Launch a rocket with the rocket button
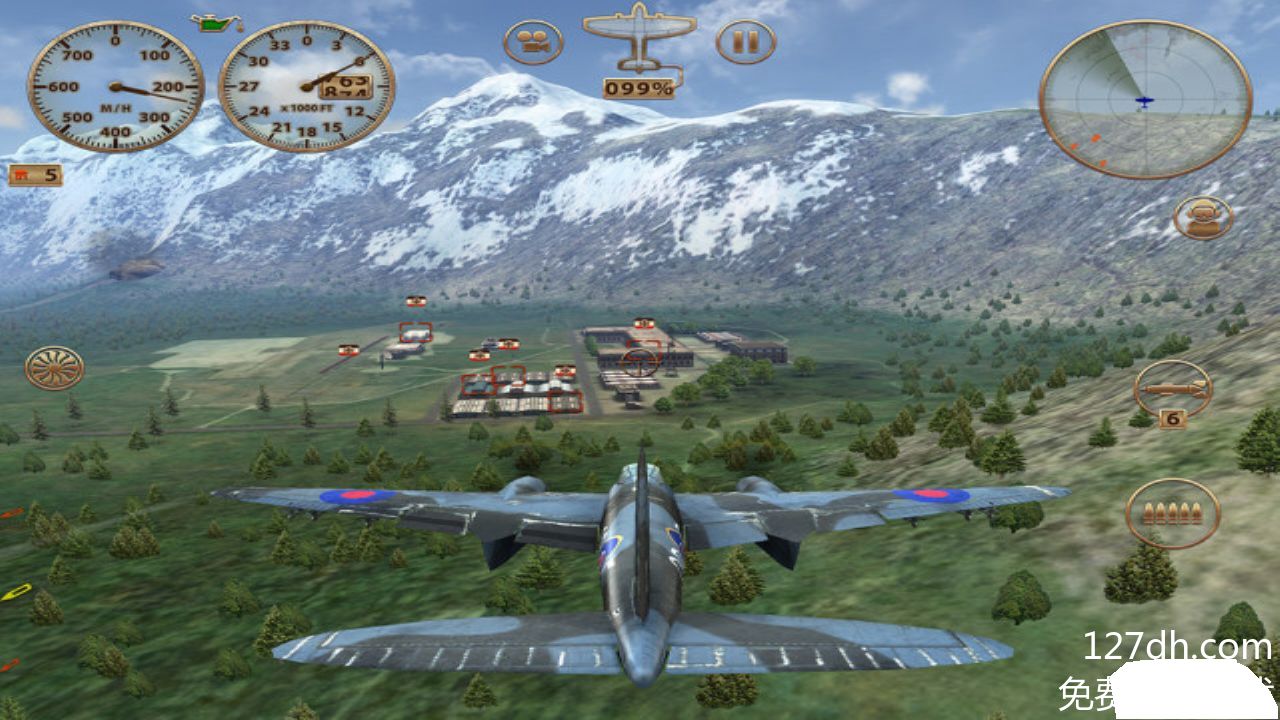Image resolution: width=1280 pixels, height=720 pixels. pyautogui.click(x=1173, y=389)
